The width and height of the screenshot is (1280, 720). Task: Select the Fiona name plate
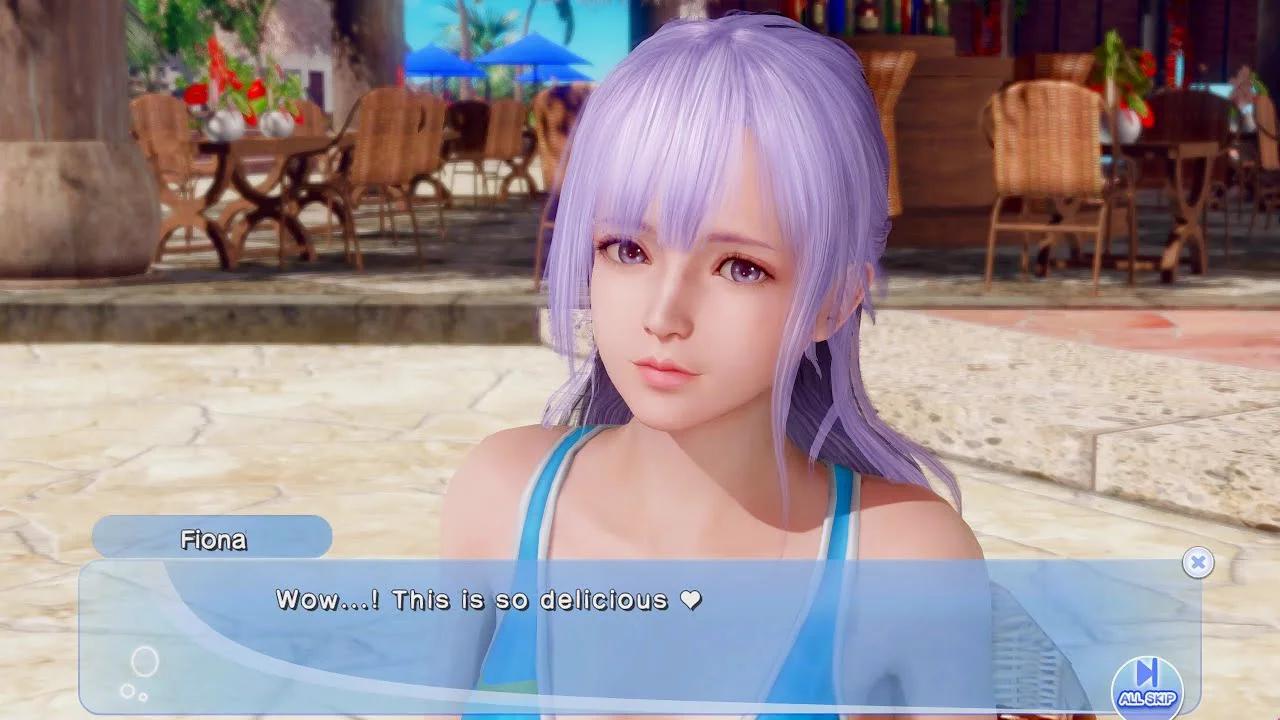pyautogui.click(x=210, y=538)
